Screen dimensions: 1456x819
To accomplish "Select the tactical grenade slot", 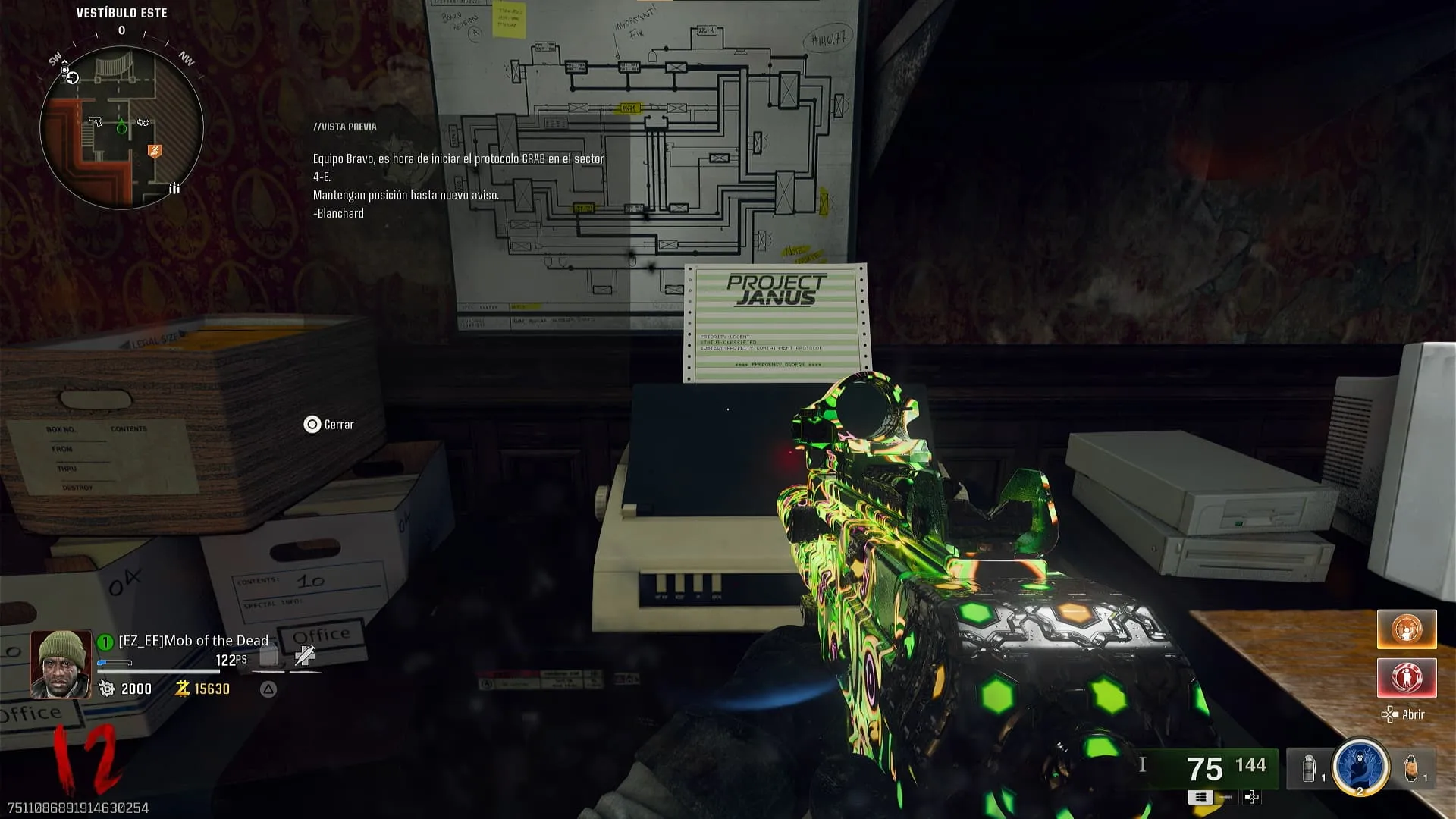I will click(x=1309, y=768).
